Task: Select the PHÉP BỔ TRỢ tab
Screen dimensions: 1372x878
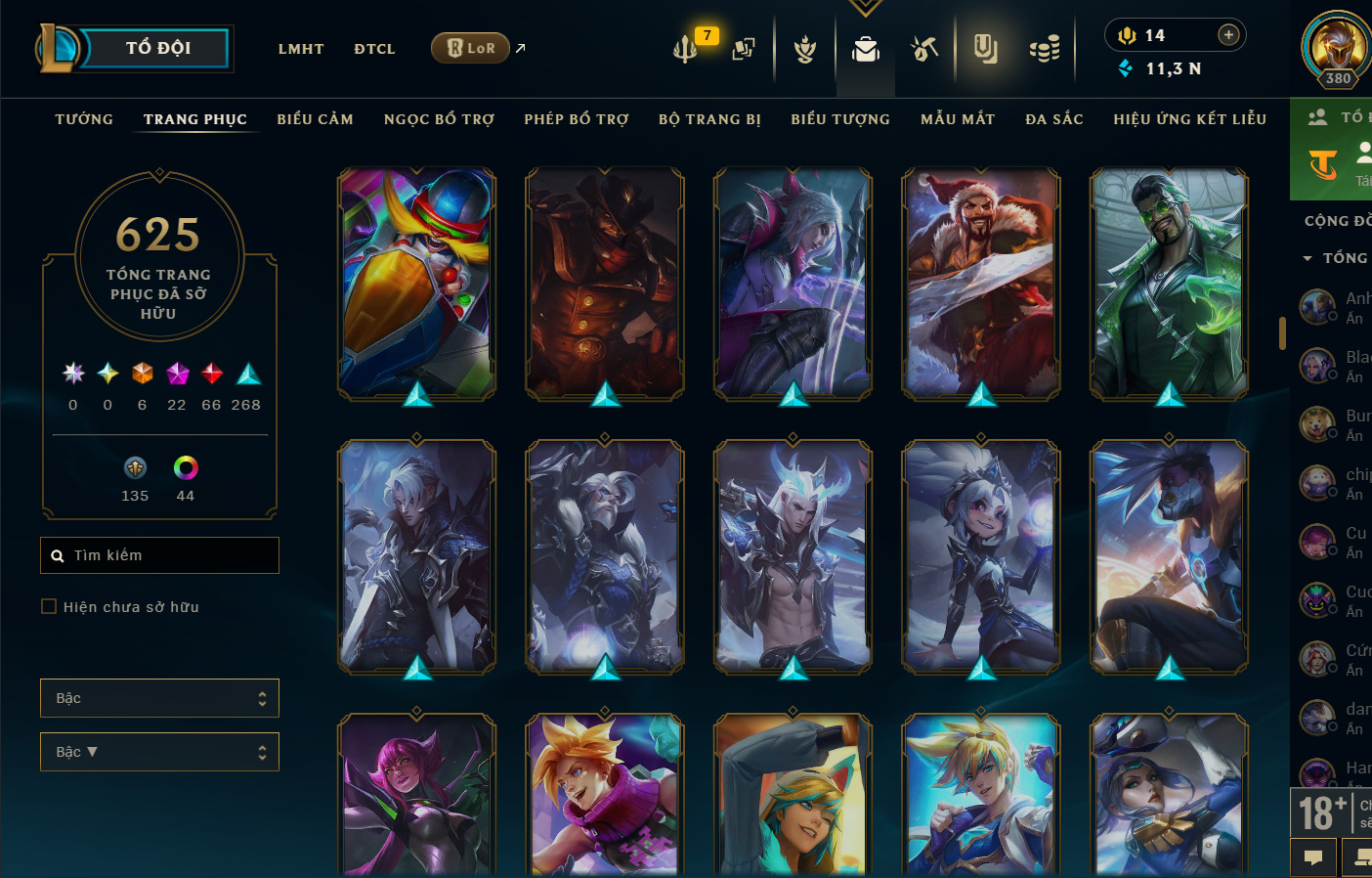Action: [x=577, y=119]
